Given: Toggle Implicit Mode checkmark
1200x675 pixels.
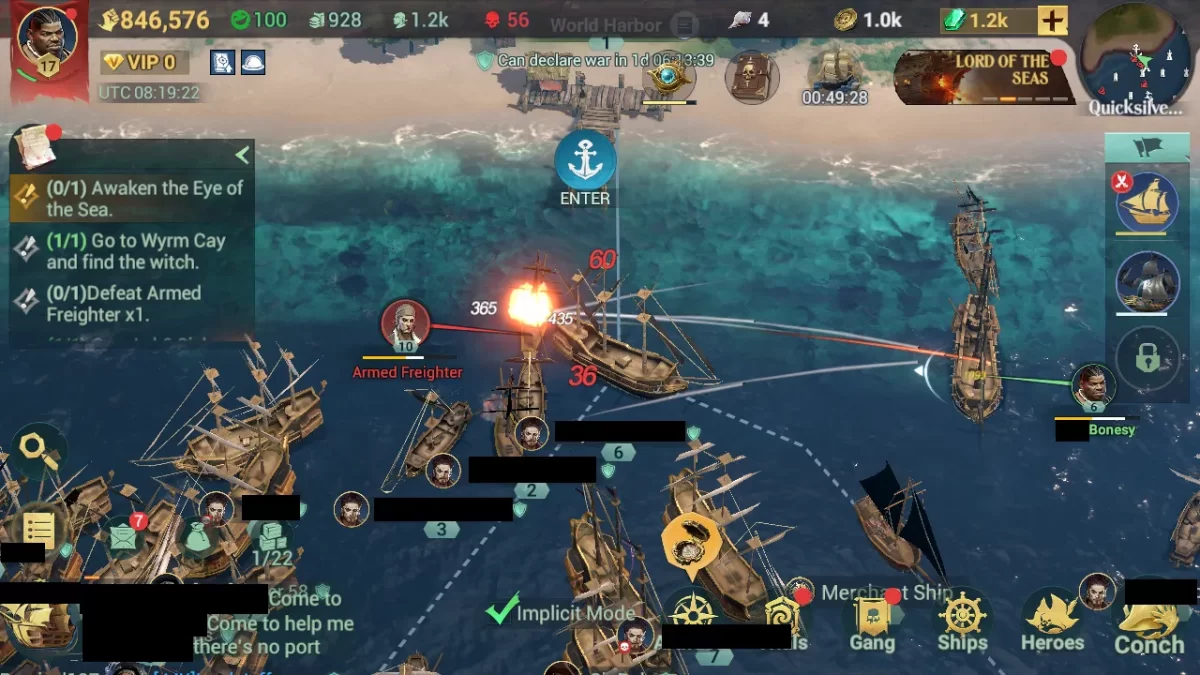Looking at the screenshot, I should (502, 611).
